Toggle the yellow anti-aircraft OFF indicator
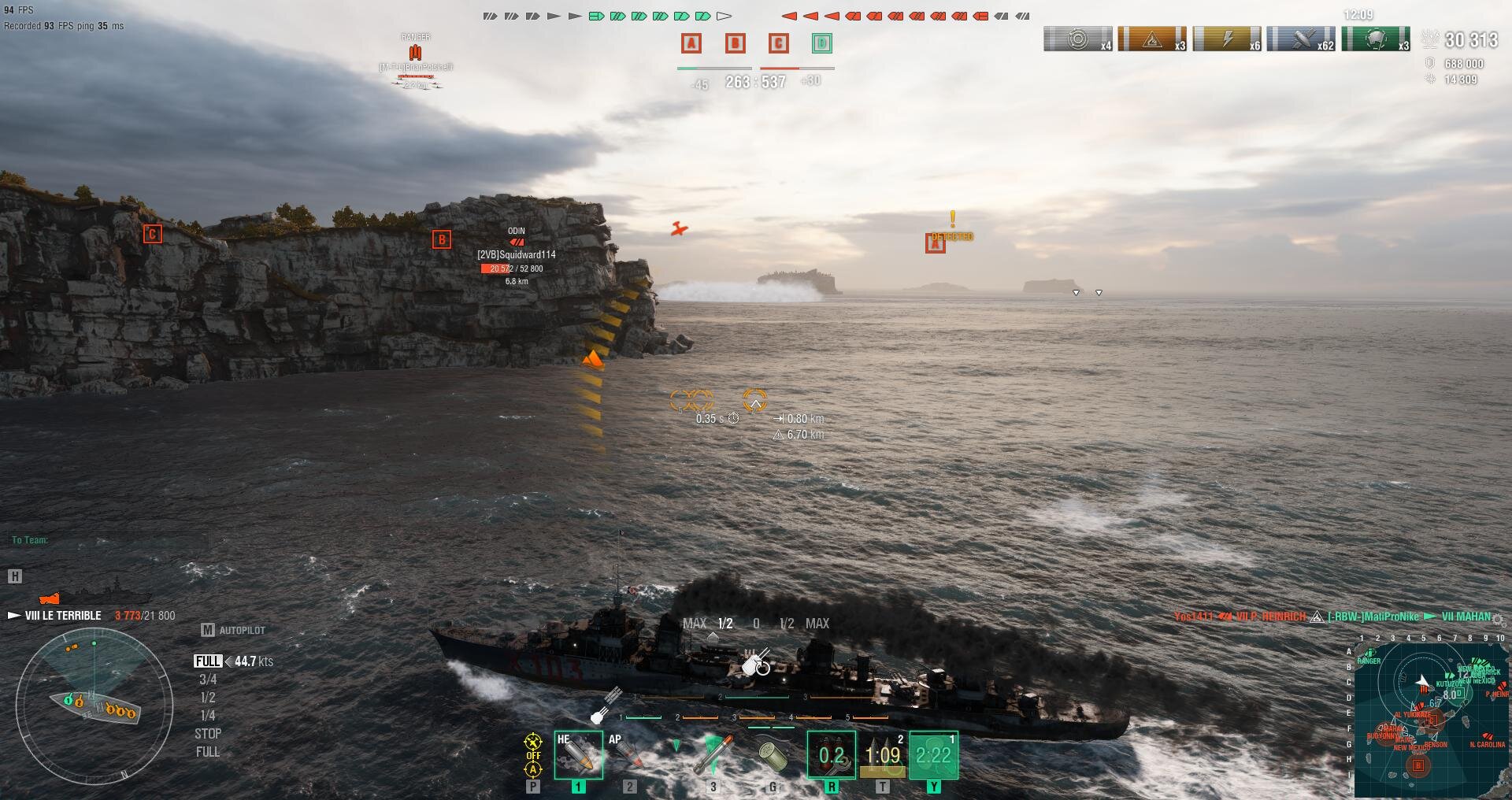 [x=533, y=755]
